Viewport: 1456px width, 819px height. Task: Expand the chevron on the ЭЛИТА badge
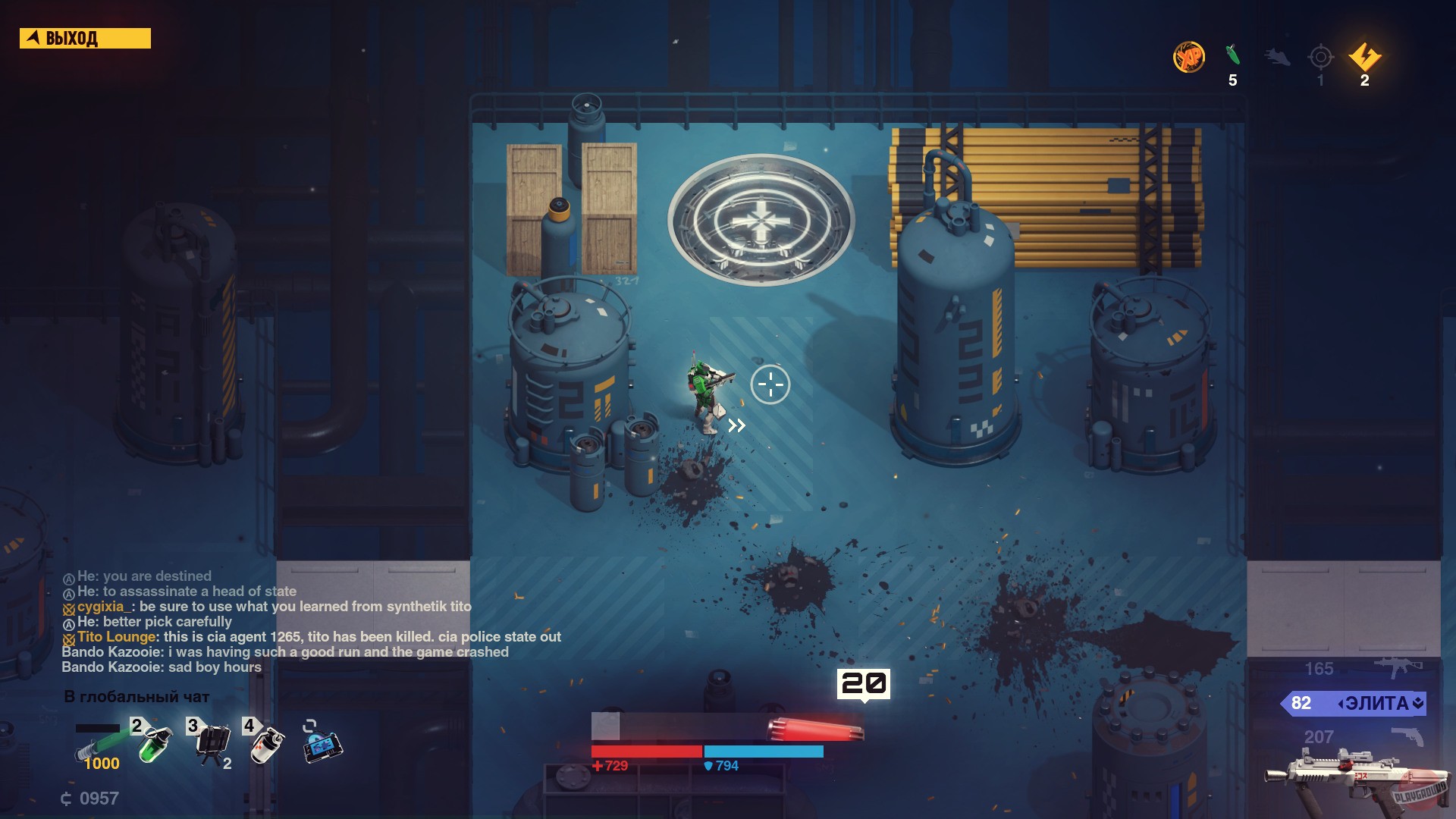(1417, 704)
